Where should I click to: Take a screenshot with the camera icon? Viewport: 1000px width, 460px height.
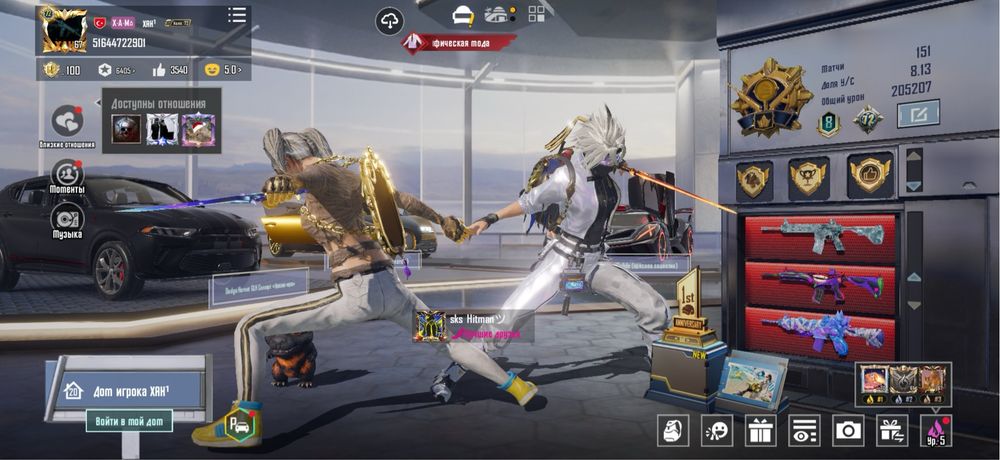(x=848, y=431)
